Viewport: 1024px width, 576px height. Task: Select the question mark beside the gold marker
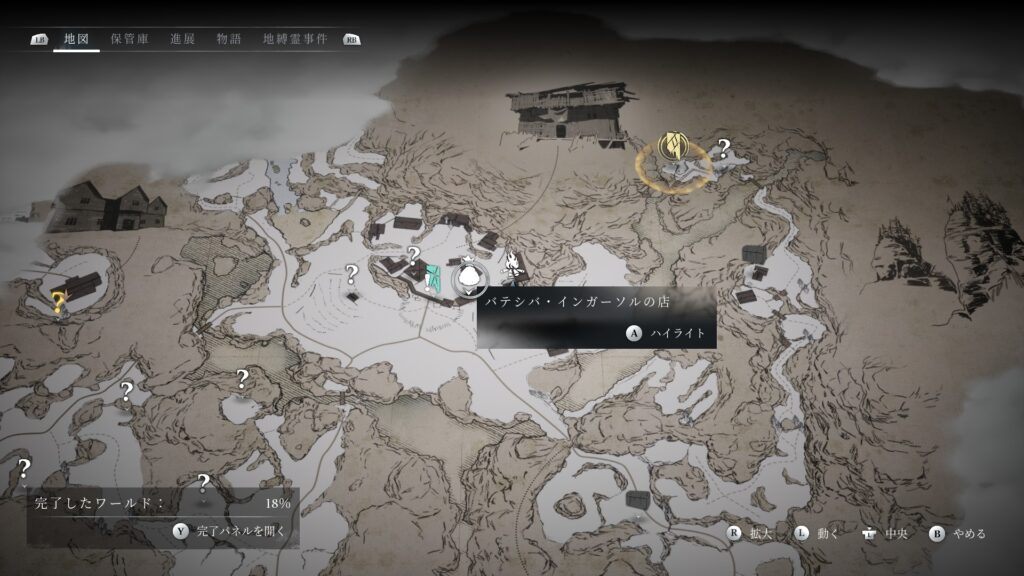tap(724, 149)
